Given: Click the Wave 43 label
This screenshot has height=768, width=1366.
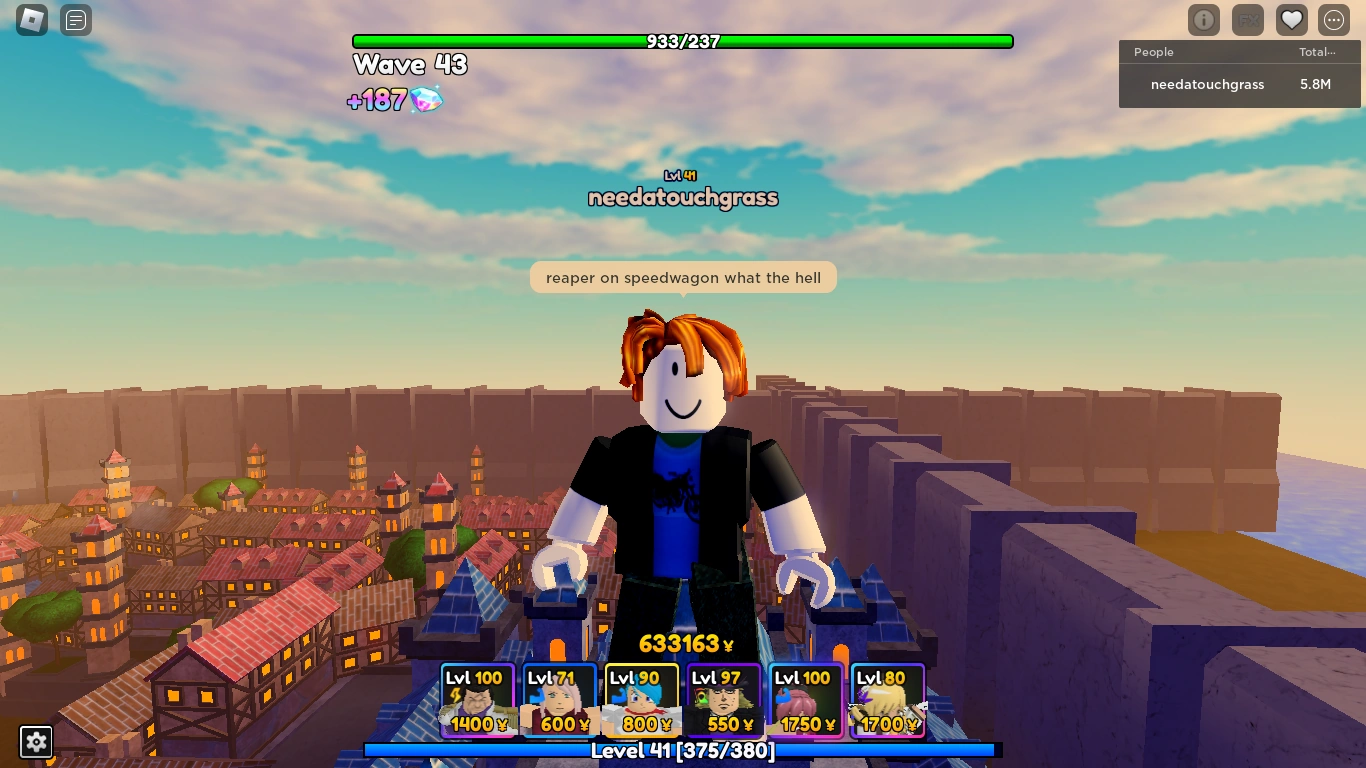Looking at the screenshot, I should click(408, 65).
